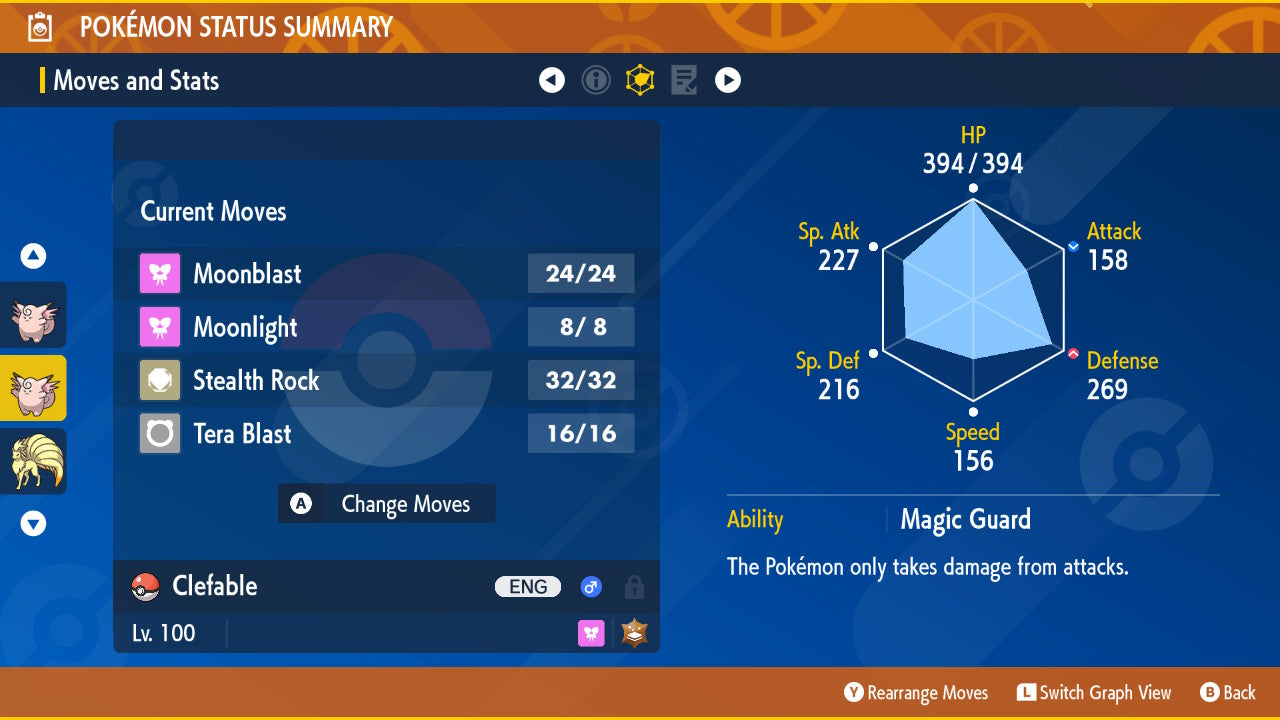Choose the Moonlight move row
This screenshot has width=1280, height=720.
pos(386,327)
